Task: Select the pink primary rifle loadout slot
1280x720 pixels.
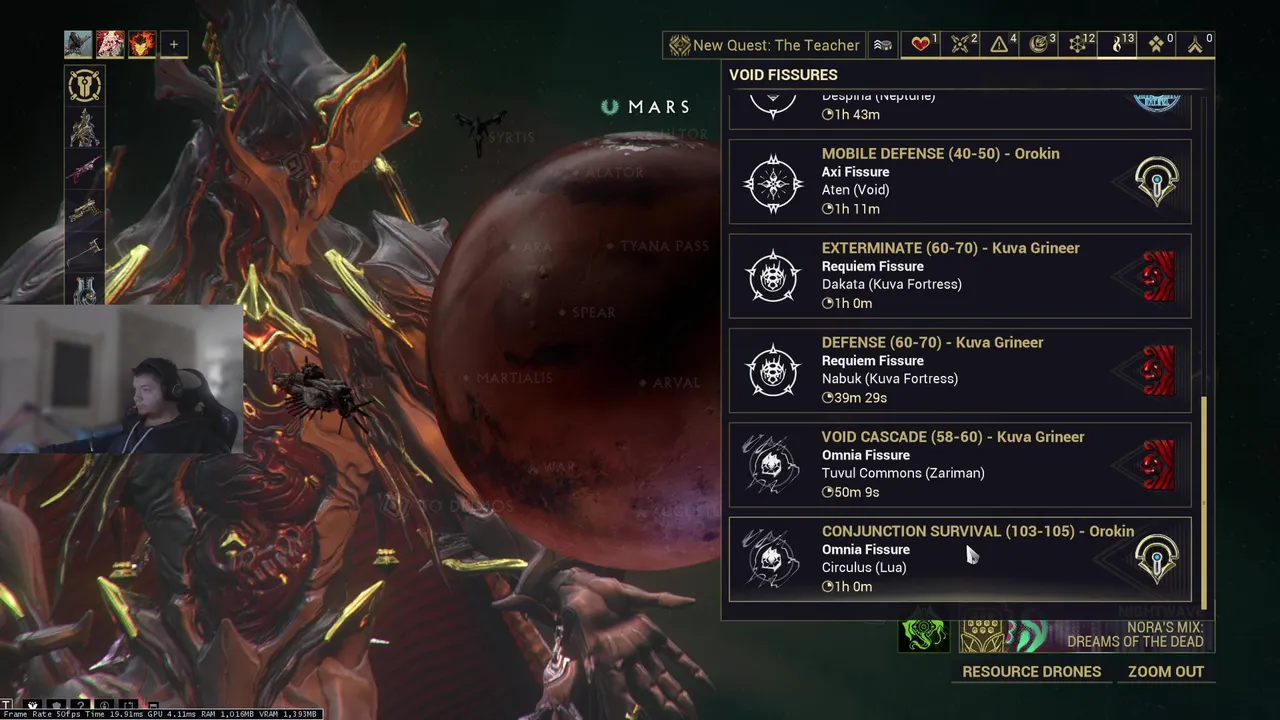Action: (x=85, y=168)
